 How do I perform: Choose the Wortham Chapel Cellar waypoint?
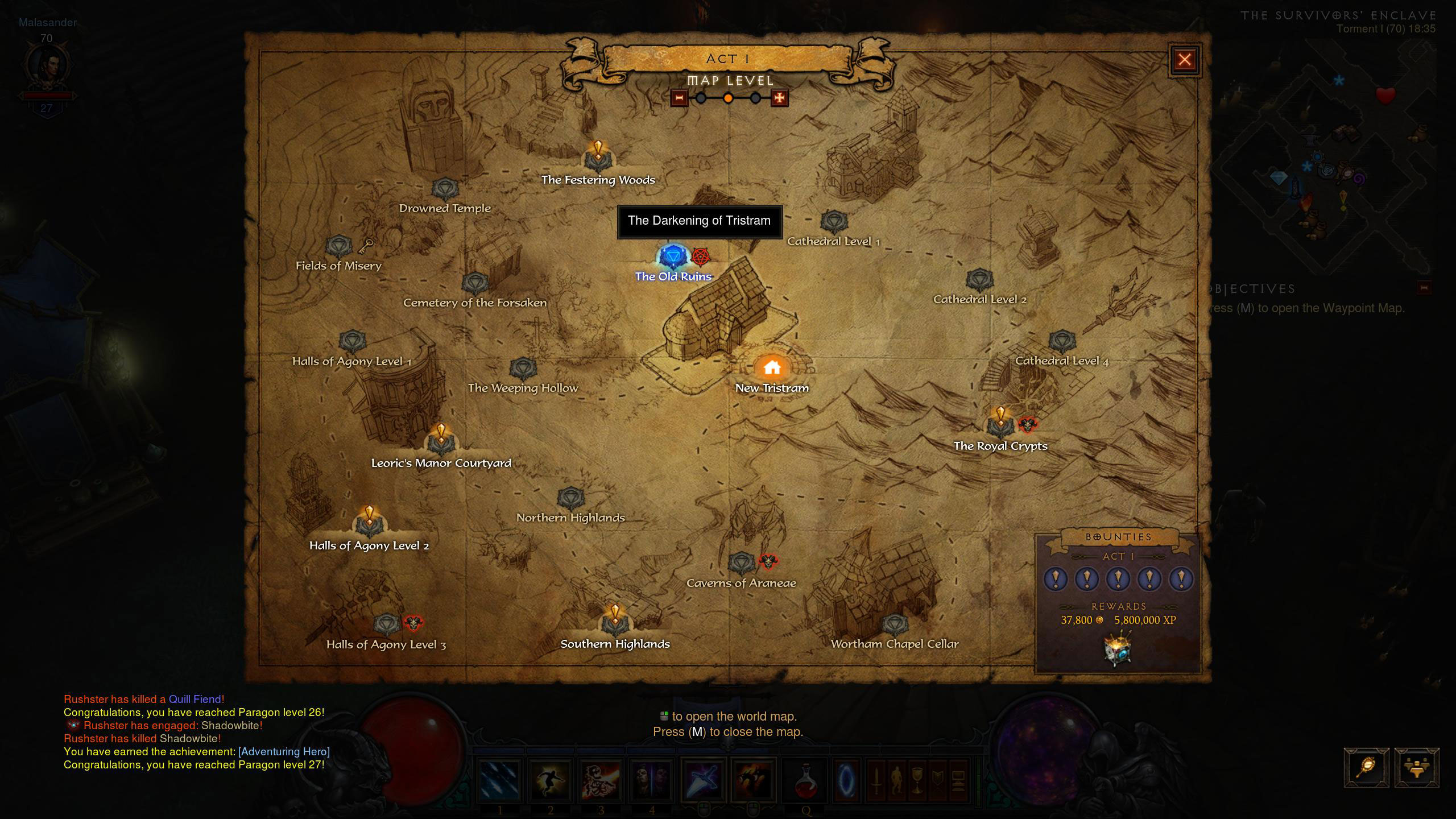(895, 625)
